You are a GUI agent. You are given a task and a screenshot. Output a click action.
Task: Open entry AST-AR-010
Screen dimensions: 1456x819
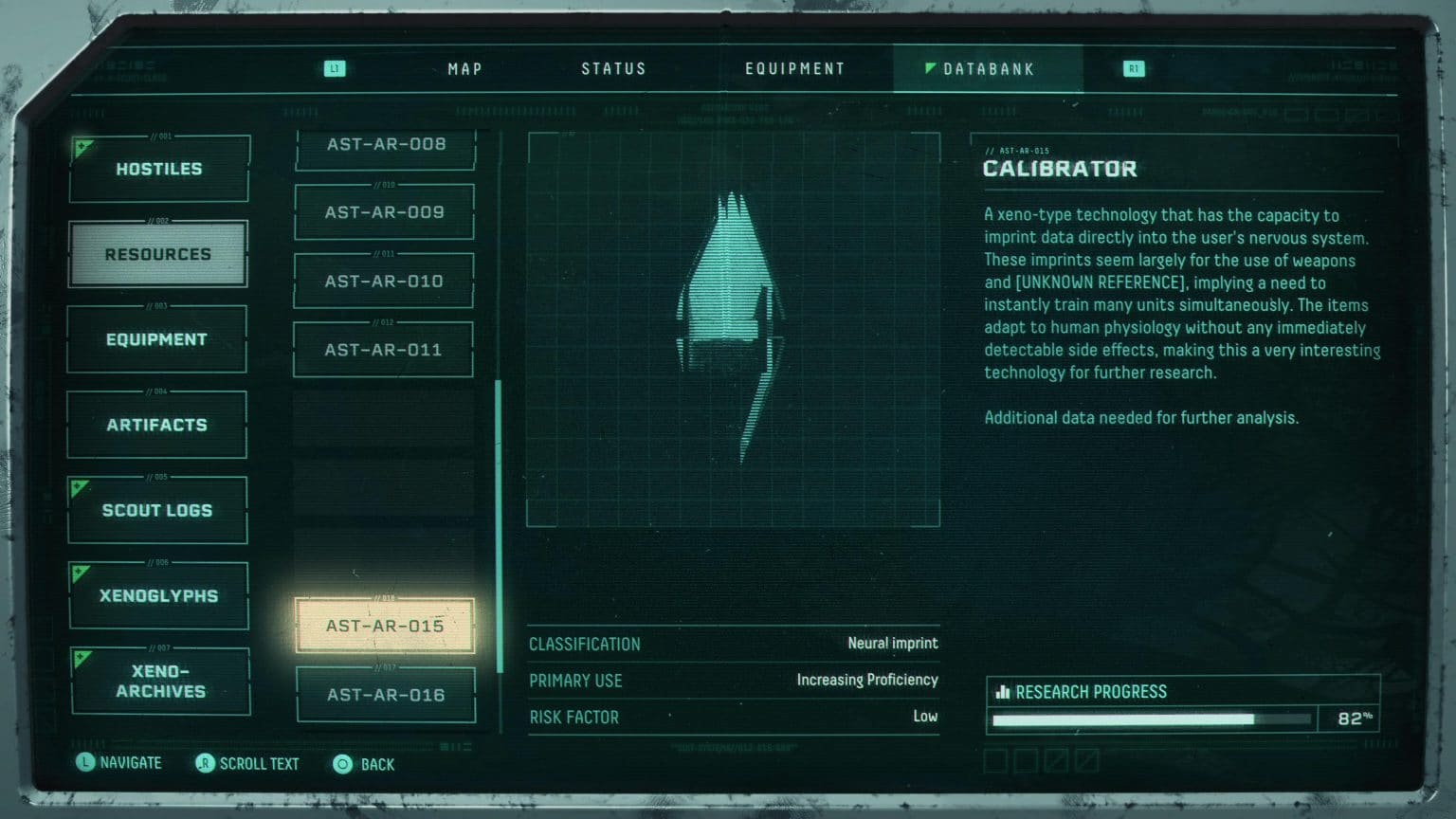point(384,282)
